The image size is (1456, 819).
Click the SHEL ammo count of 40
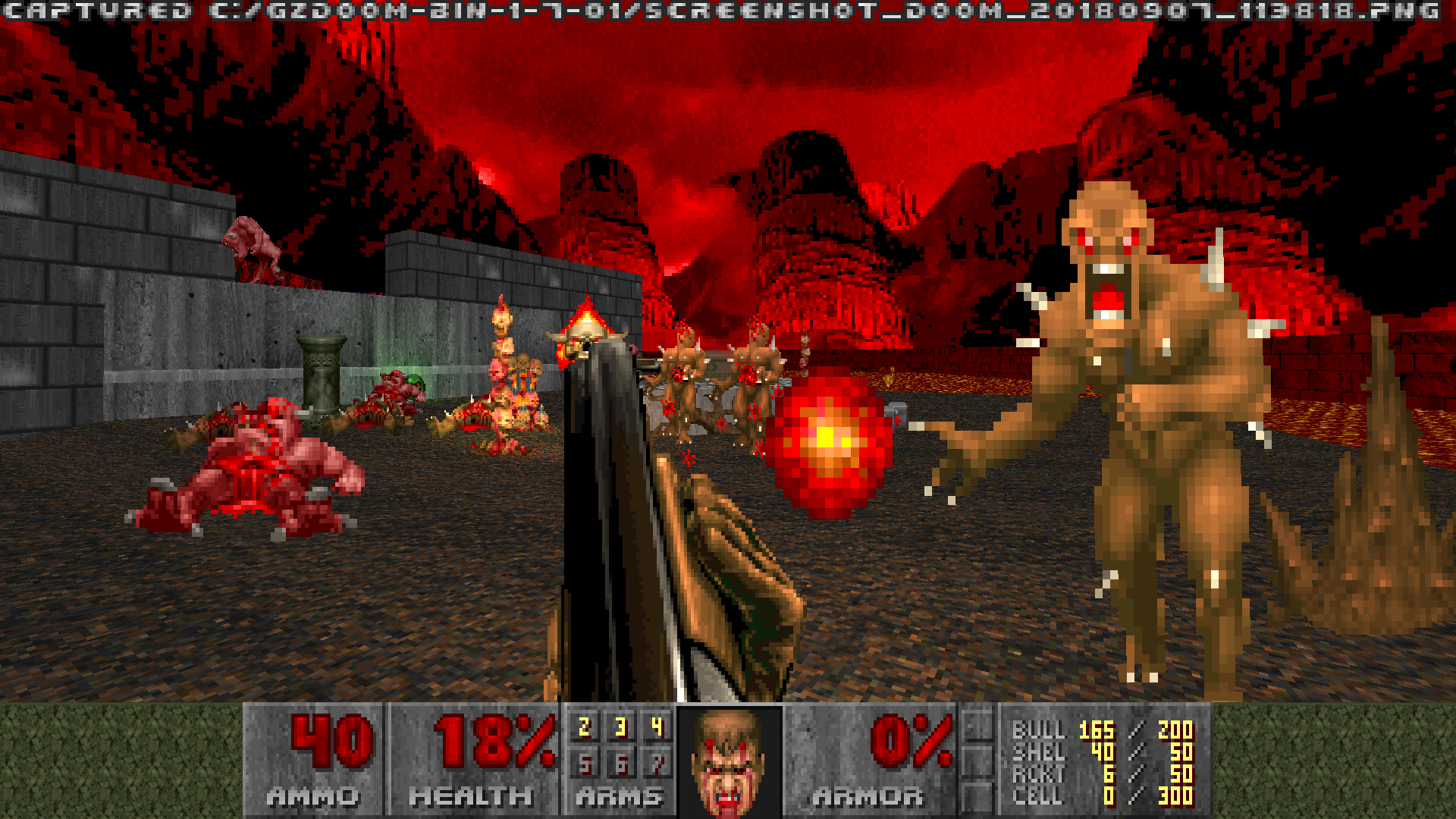pos(1103,753)
